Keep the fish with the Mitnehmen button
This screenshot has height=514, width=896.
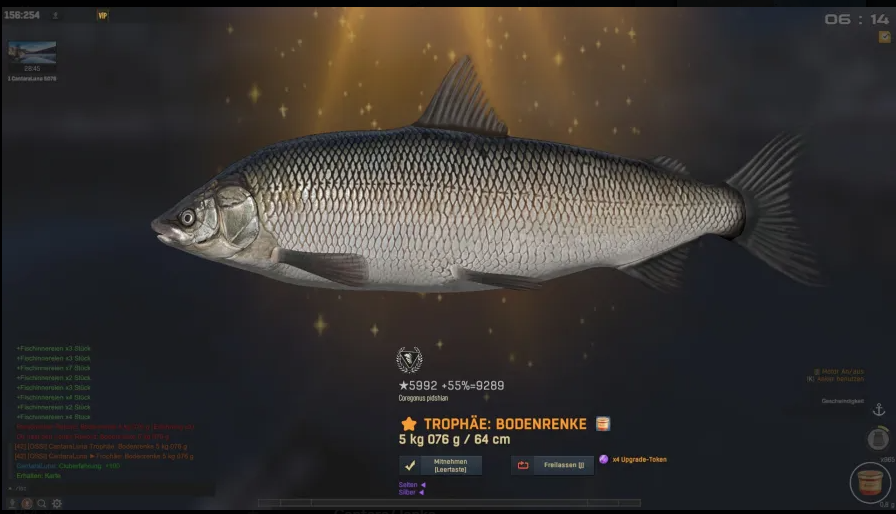pos(441,465)
